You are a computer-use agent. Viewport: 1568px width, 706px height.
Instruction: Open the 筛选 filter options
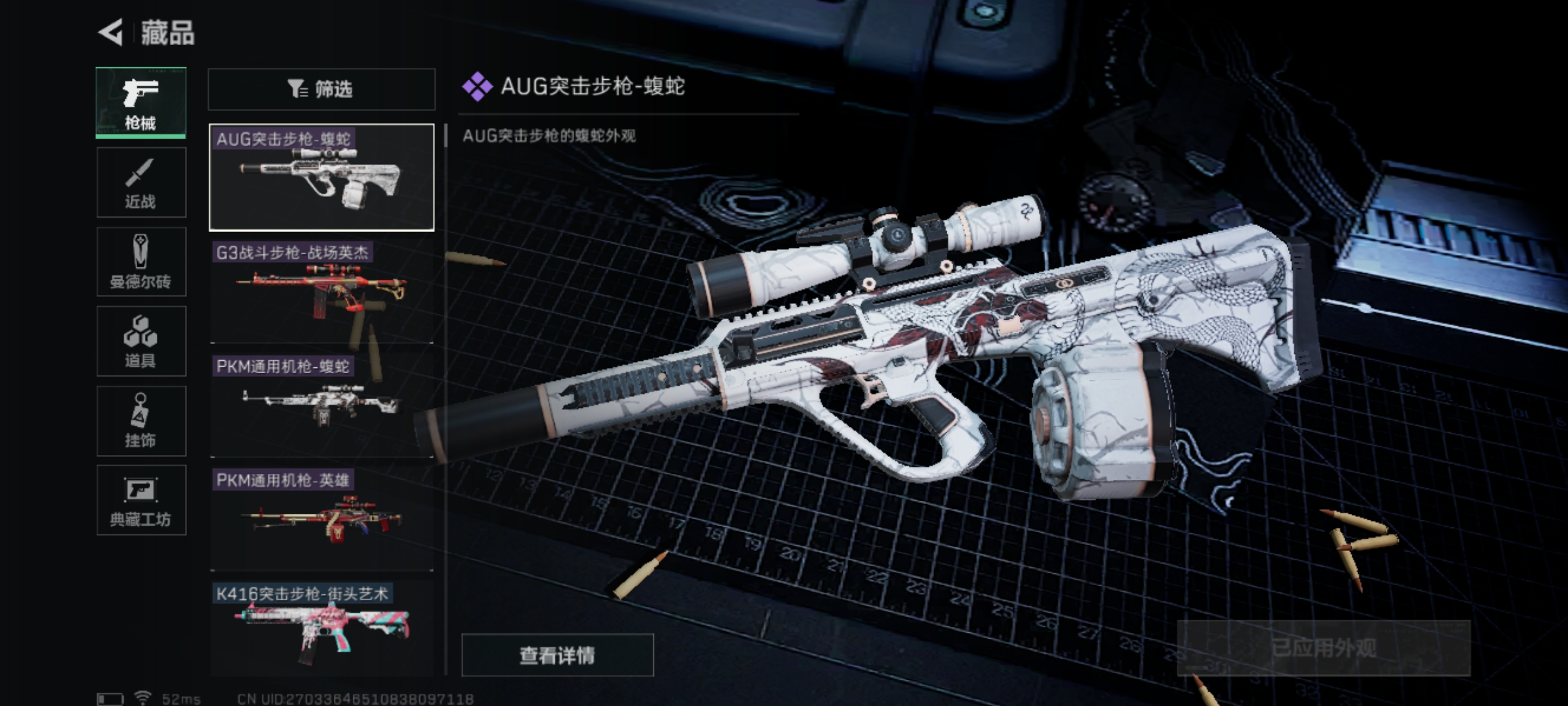[x=321, y=89]
